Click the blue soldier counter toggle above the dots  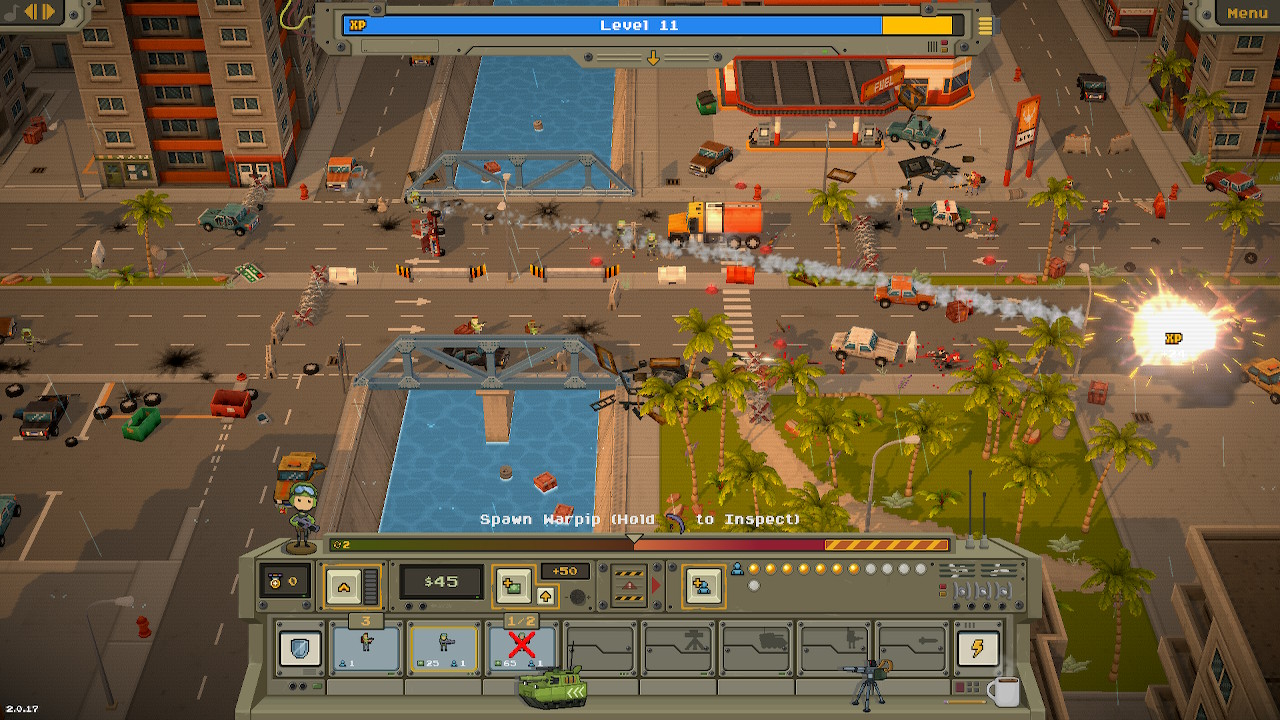point(736,566)
